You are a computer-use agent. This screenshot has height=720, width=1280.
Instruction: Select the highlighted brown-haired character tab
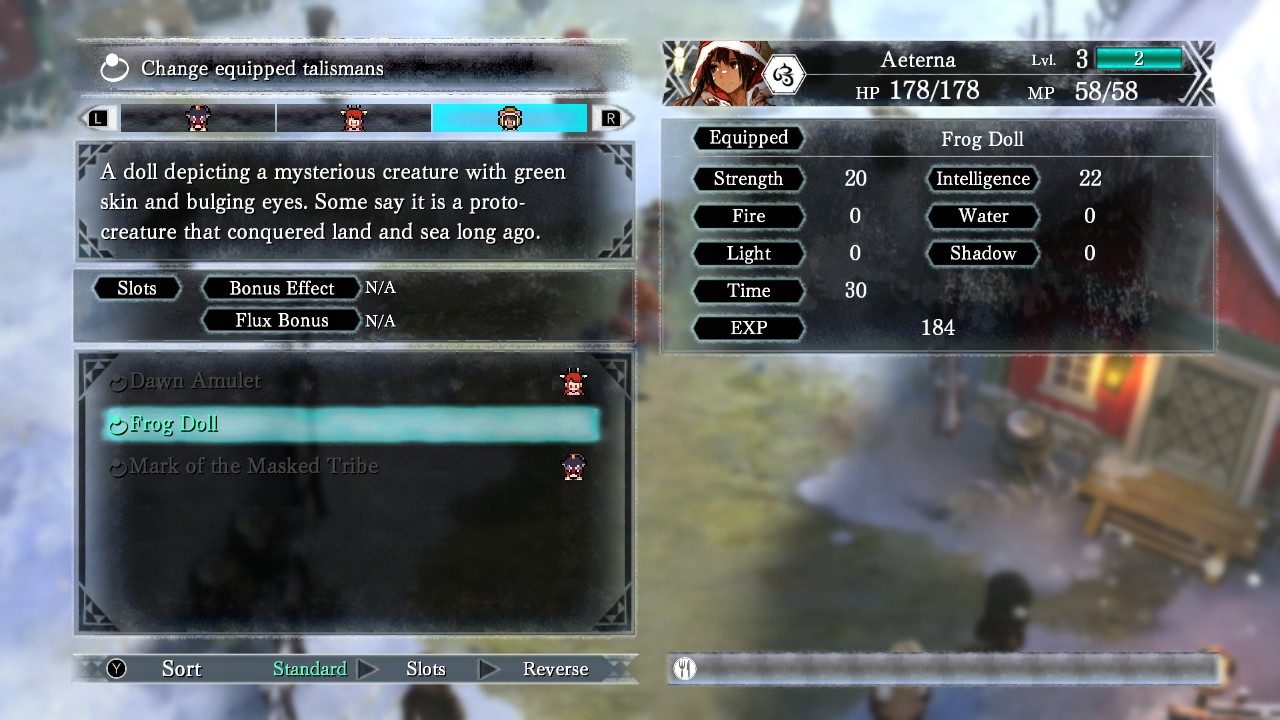[x=509, y=118]
